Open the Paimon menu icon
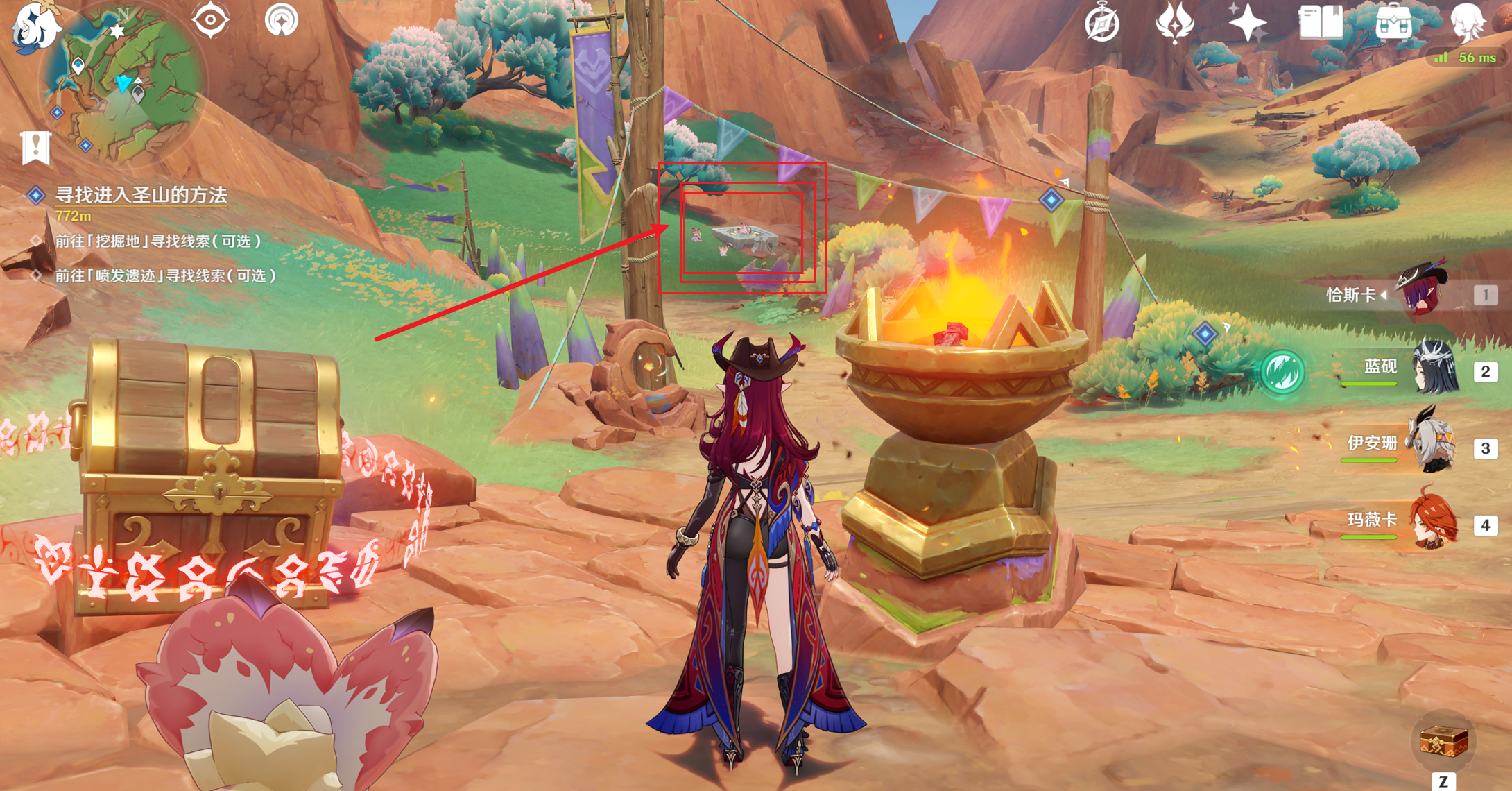Viewport: 1512px width, 791px height. (x=35, y=26)
